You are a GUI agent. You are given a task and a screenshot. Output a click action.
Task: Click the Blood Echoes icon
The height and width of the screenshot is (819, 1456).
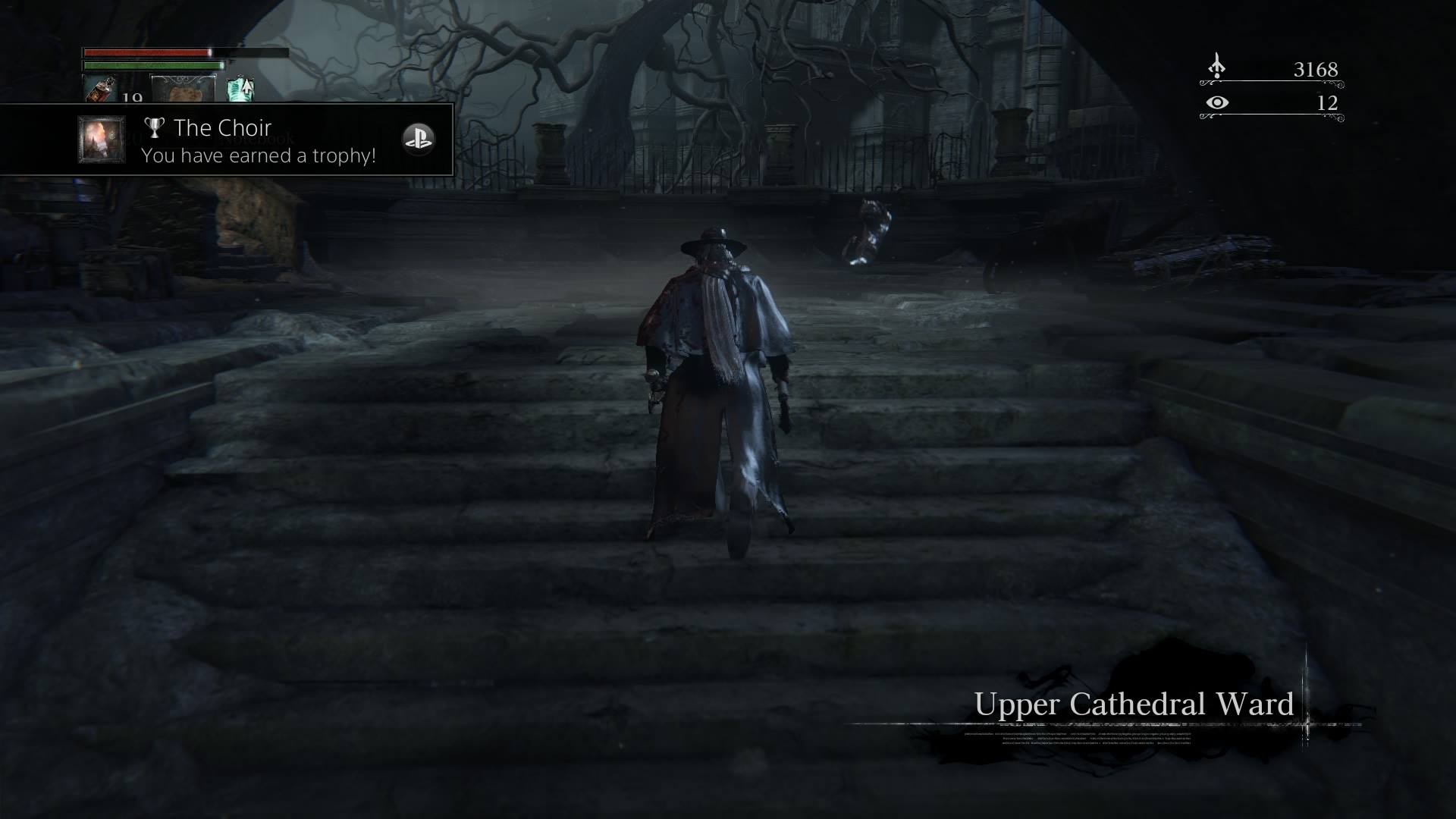pyautogui.click(x=1216, y=67)
